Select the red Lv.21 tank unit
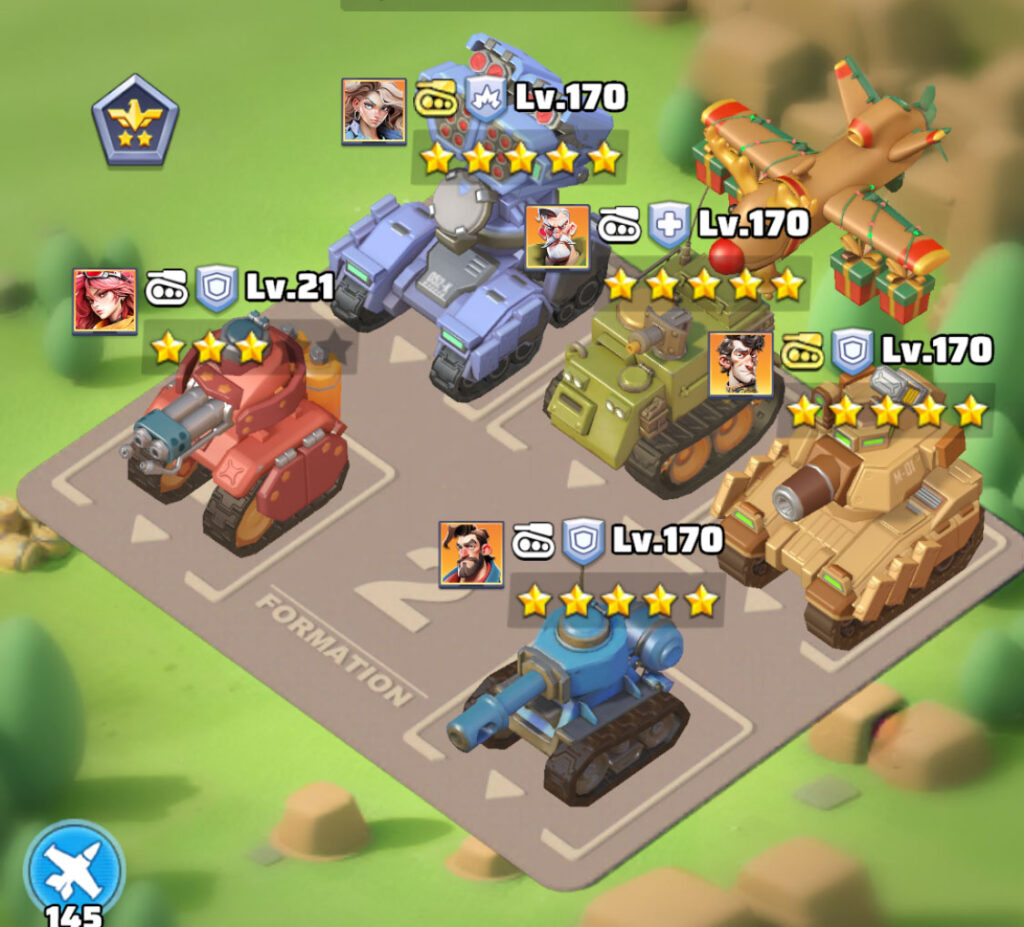The height and width of the screenshot is (927, 1024). (240, 440)
